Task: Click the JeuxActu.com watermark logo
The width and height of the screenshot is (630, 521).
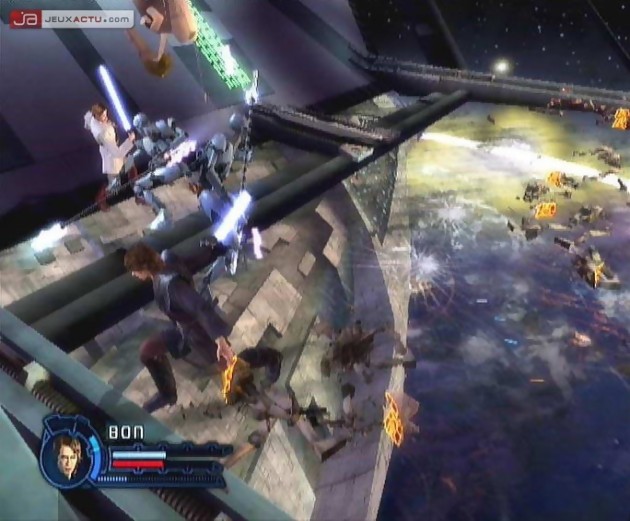Action: [x=71, y=18]
